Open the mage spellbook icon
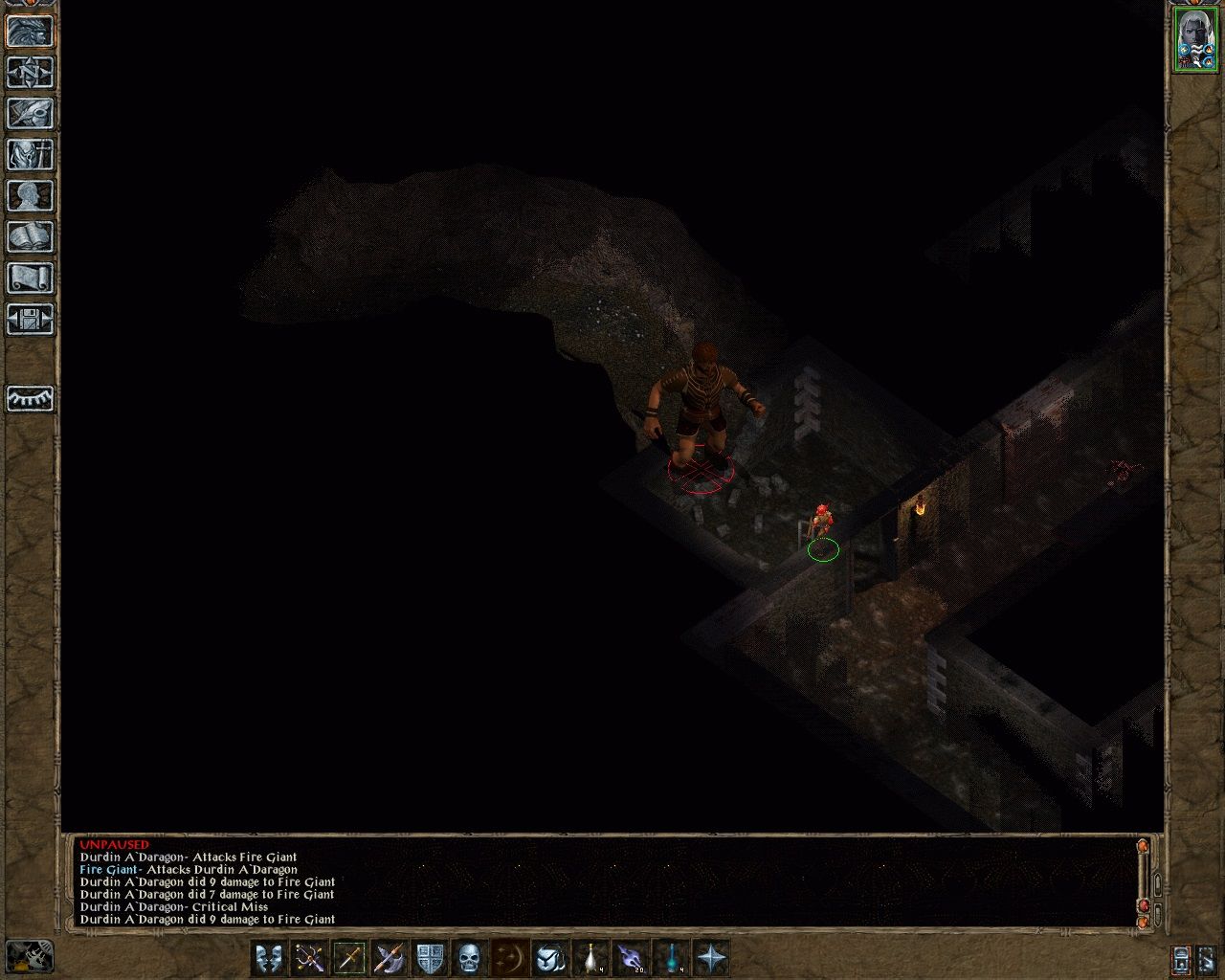Viewport: 1225px width, 980px height. [29, 236]
